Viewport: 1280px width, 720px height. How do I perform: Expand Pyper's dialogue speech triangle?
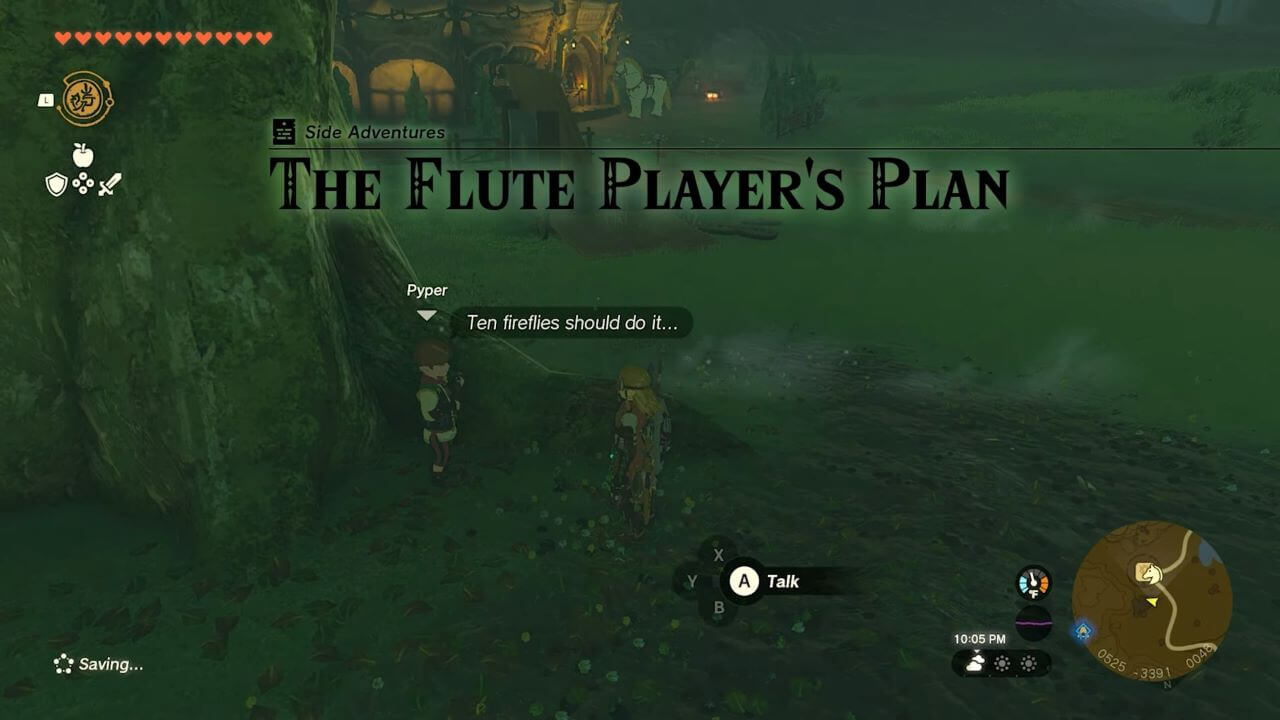(x=428, y=315)
